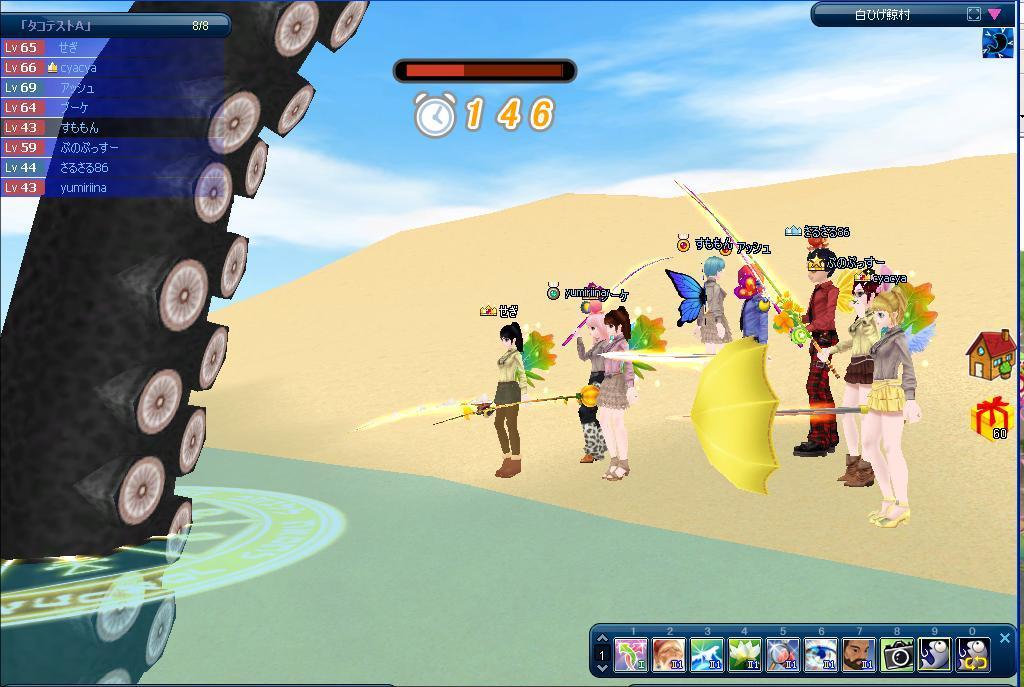Switch hotbar page with the up arrow
This screenshot has height=687, width=1024.
pos(602,640)
